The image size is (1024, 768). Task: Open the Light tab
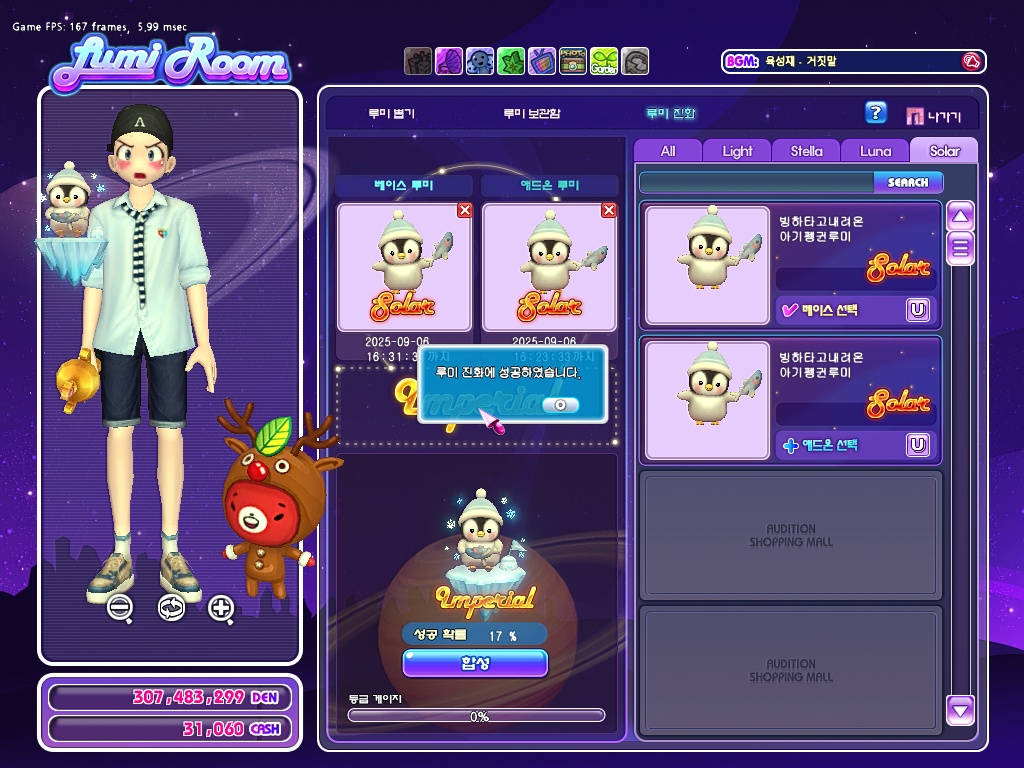click(737, 151)
